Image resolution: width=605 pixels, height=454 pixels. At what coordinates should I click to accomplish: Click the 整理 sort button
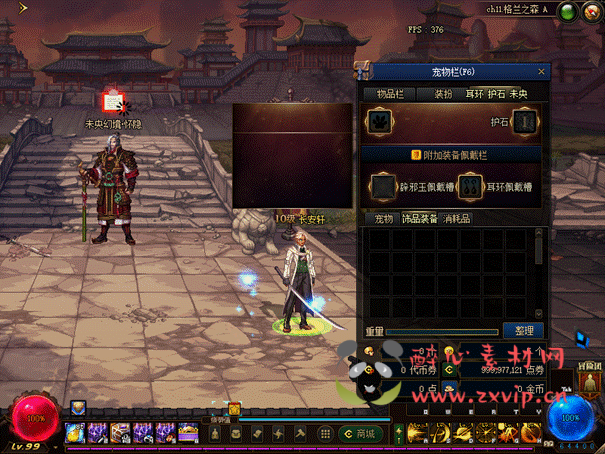(524, 330)
